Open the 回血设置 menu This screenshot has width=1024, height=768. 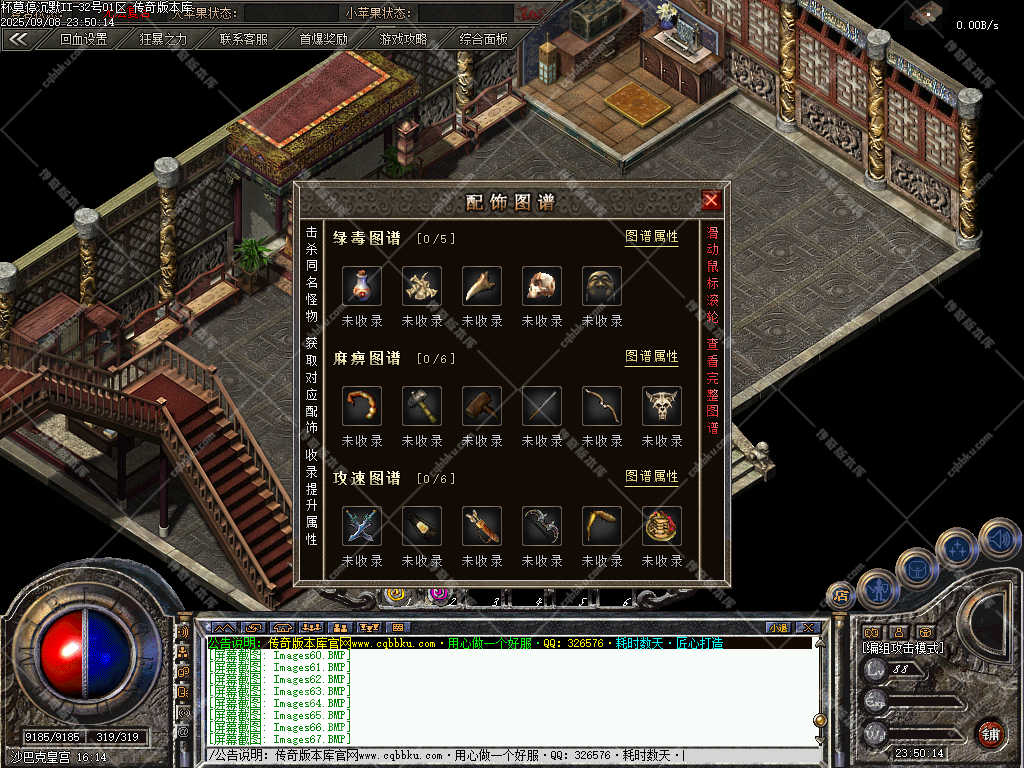[83, 40]
